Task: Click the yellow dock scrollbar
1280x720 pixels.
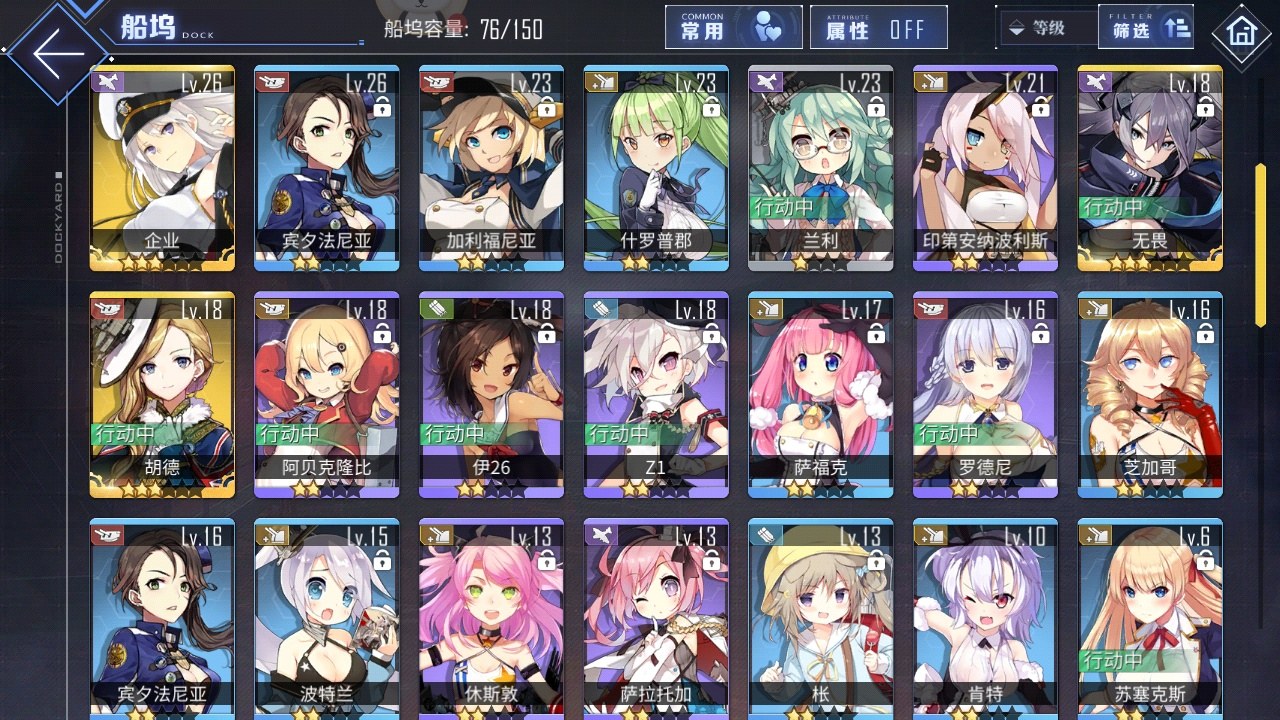Action: coord(1261,244)
